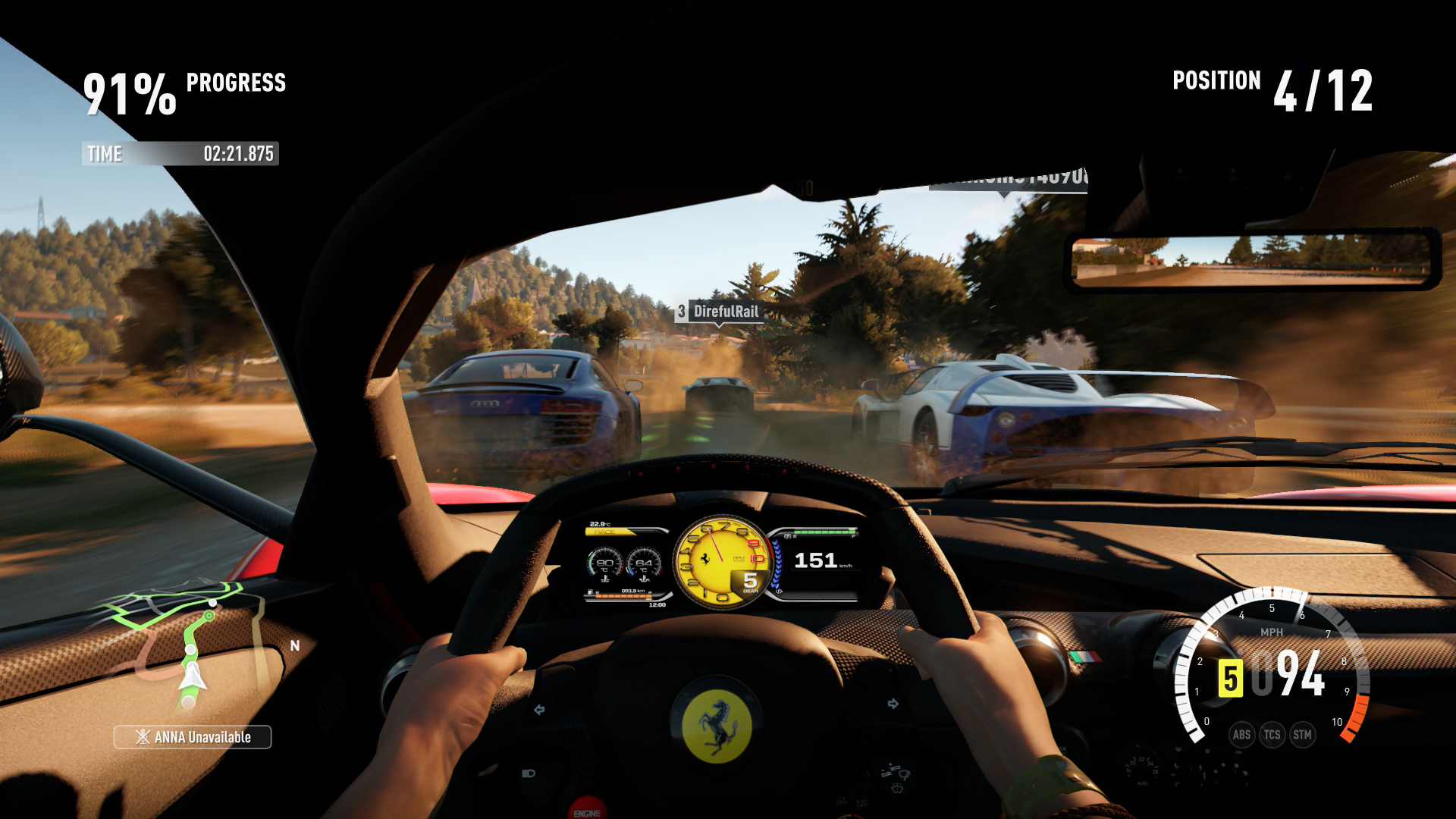Click the Ferrari prancing horse badge on the steering wheel

[720, 723]
